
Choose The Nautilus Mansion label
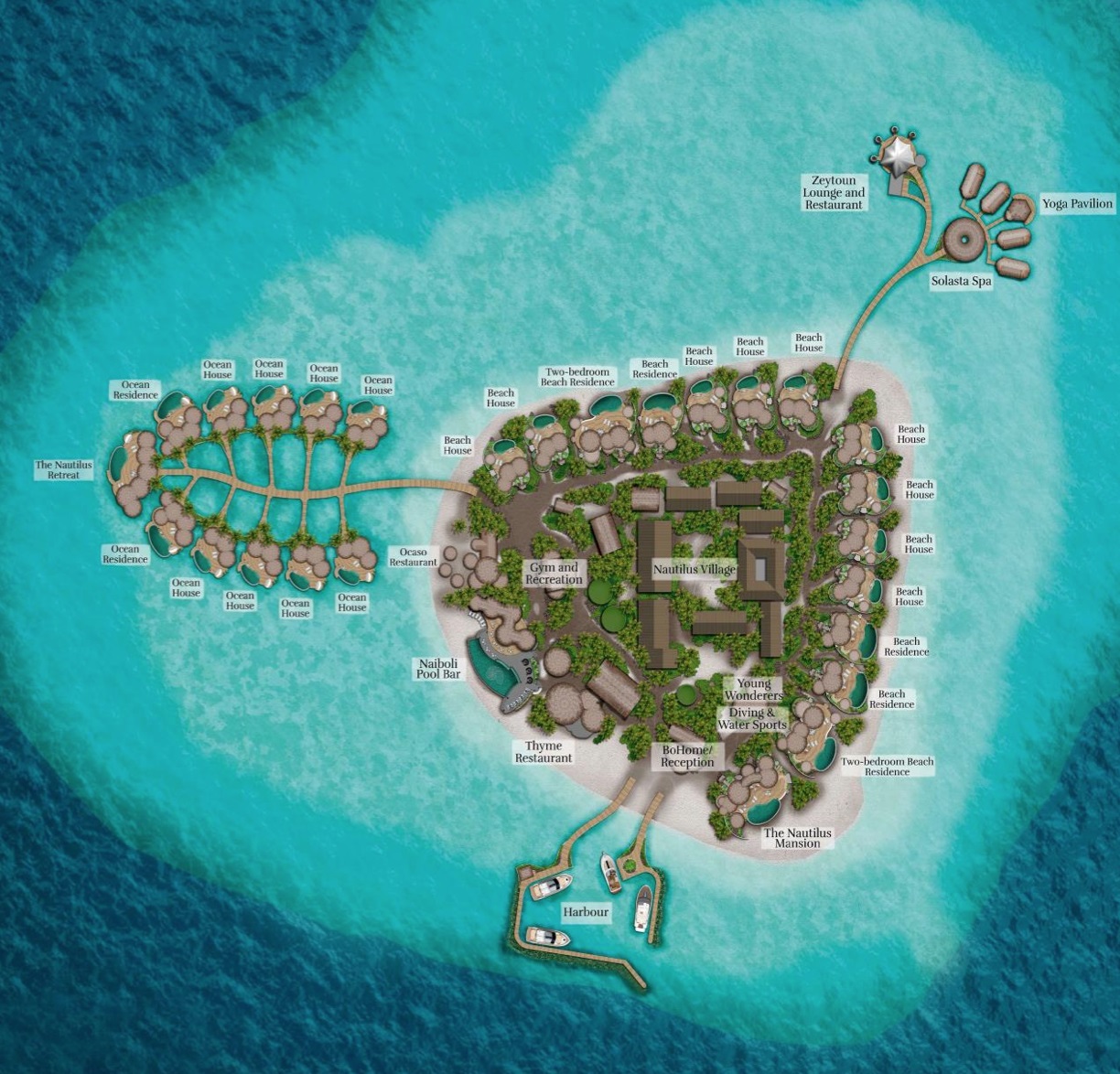click(x=798, y=838)
